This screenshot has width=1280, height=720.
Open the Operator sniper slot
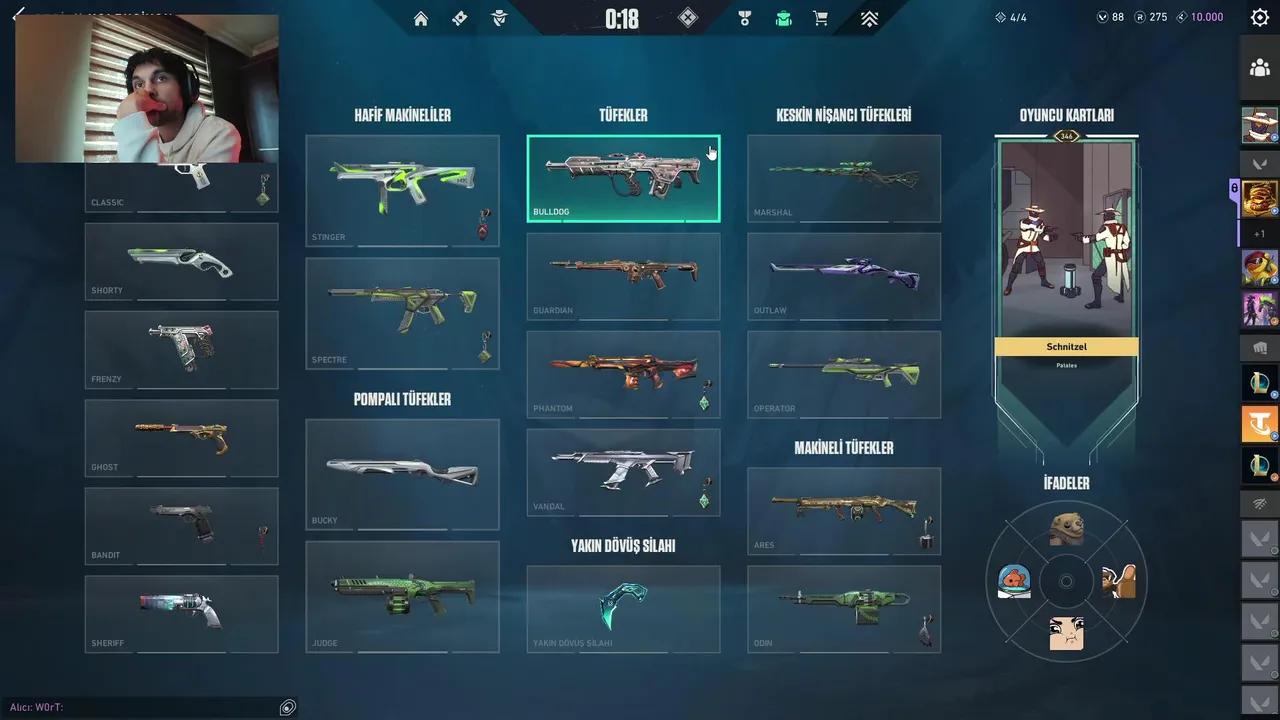844,374
